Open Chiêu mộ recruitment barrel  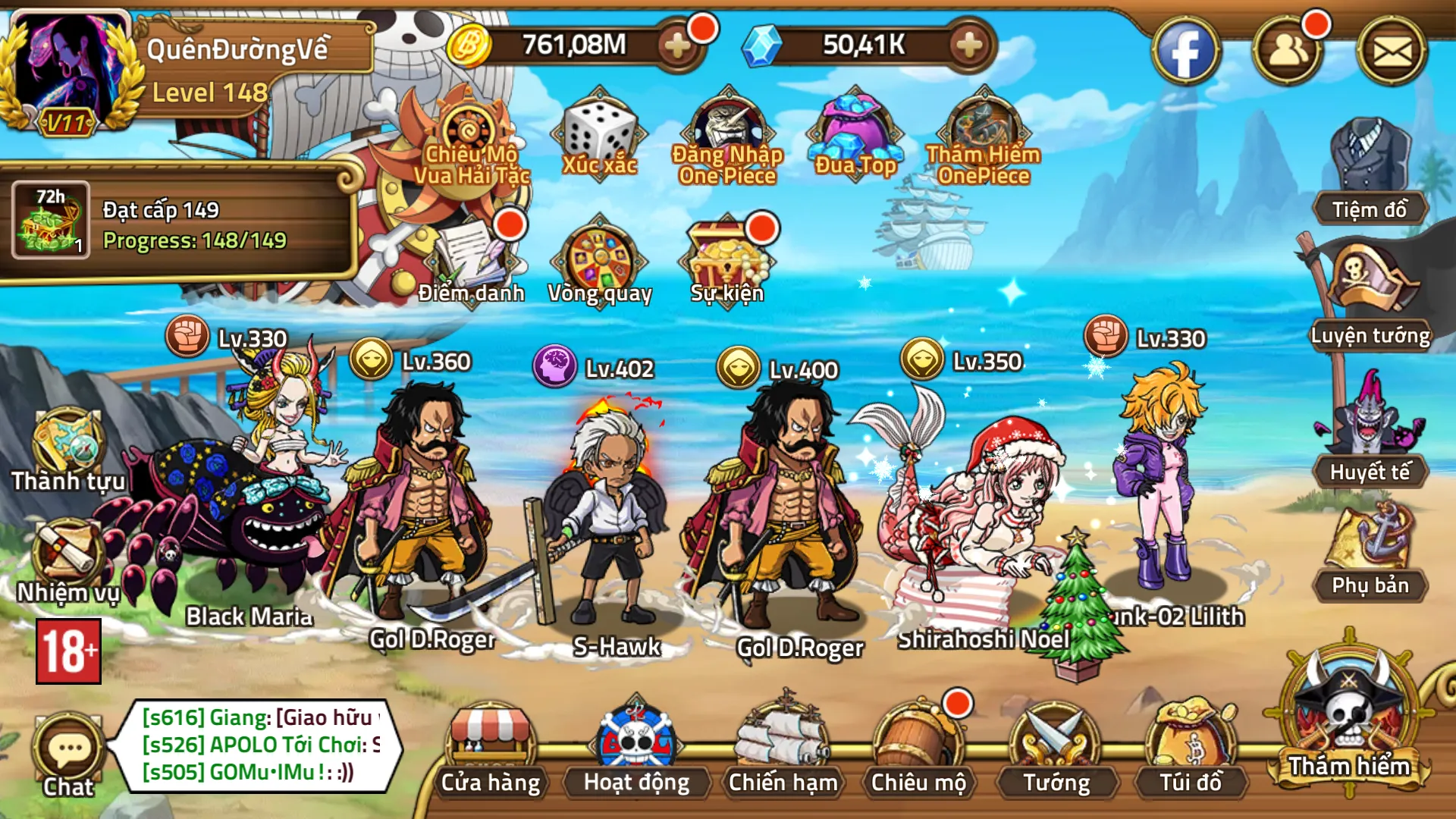pos(918,747)
